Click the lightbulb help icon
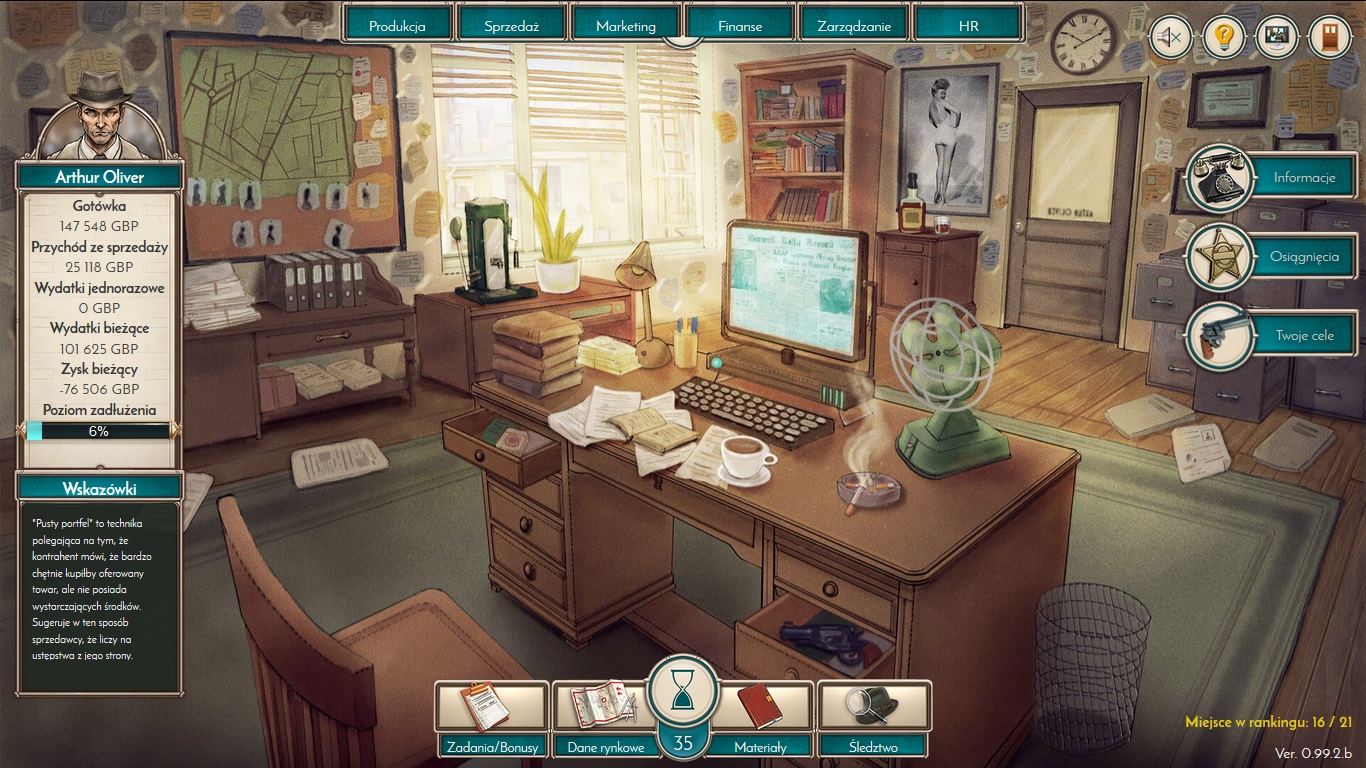This screenshot has width=1366, height=768. pos(1223,39)
